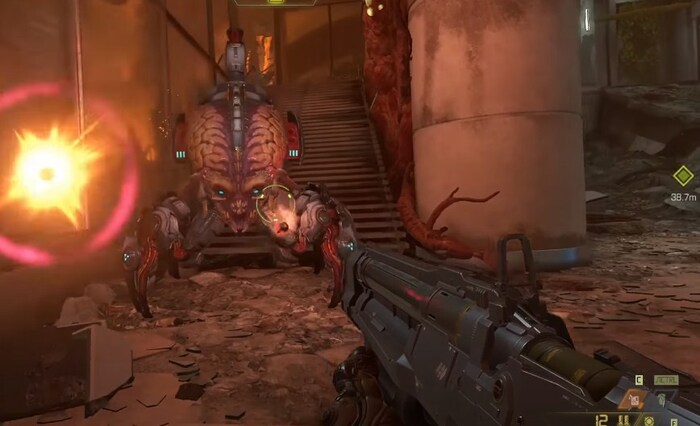
Task: Click the green diamond objective marker
Action: [683, 176]
